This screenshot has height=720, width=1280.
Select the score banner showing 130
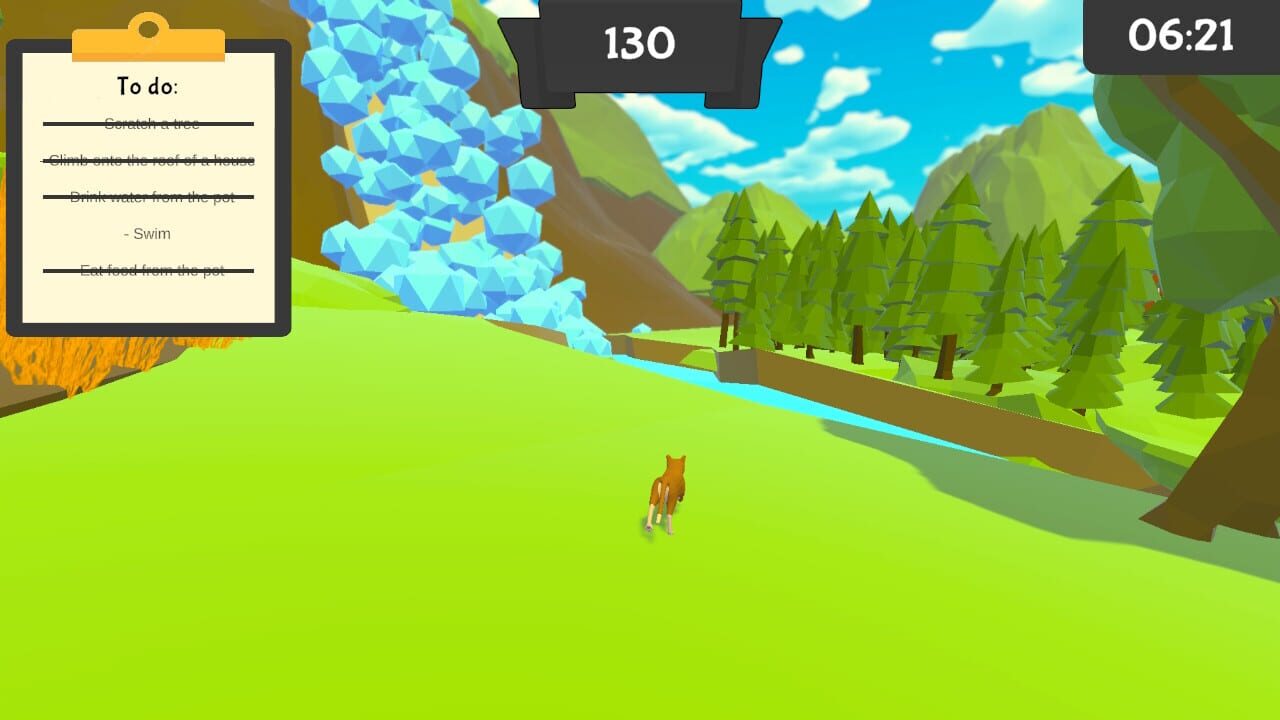640,45
